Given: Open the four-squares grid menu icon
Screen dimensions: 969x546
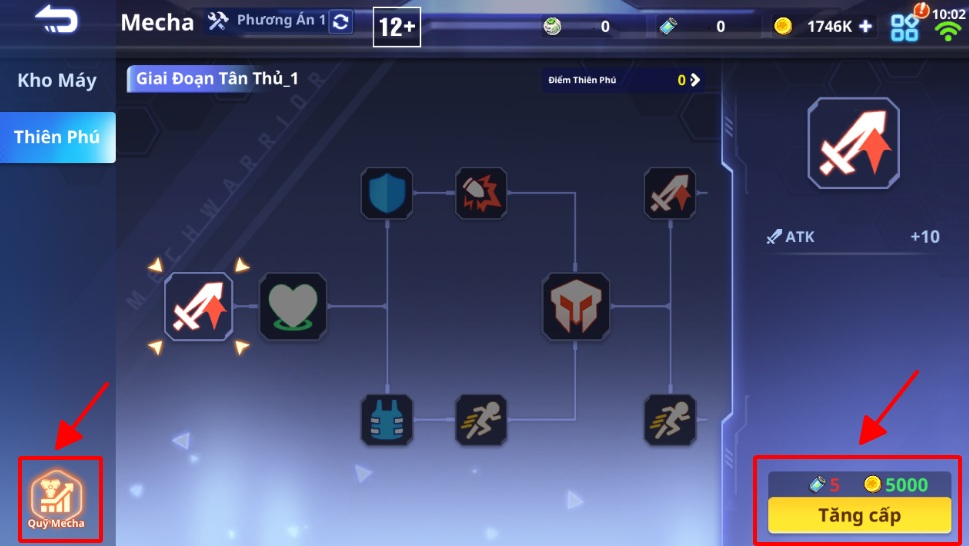Looking at the screenshot, I should 904,27.
